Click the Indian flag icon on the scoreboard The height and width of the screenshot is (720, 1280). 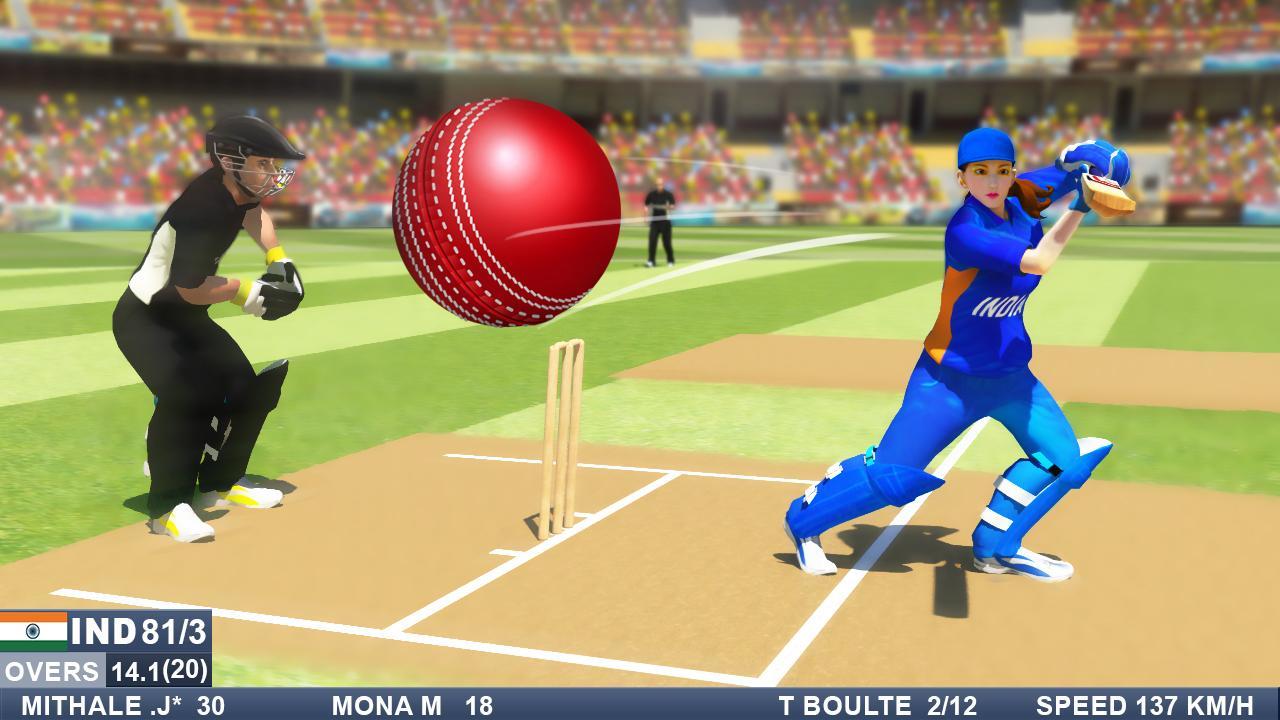point(32,627)
